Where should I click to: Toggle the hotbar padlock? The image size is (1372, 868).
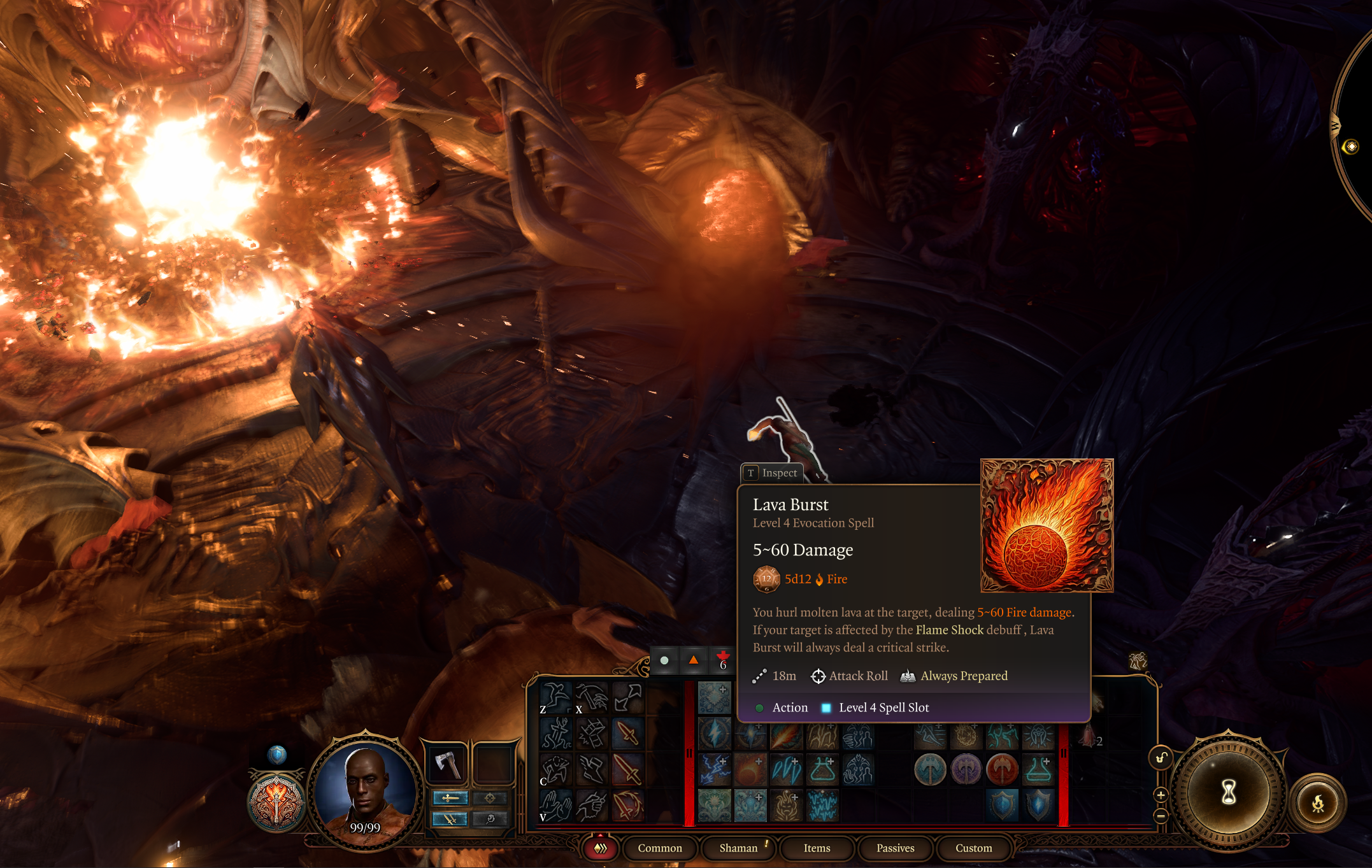[x=1161, y=757]
